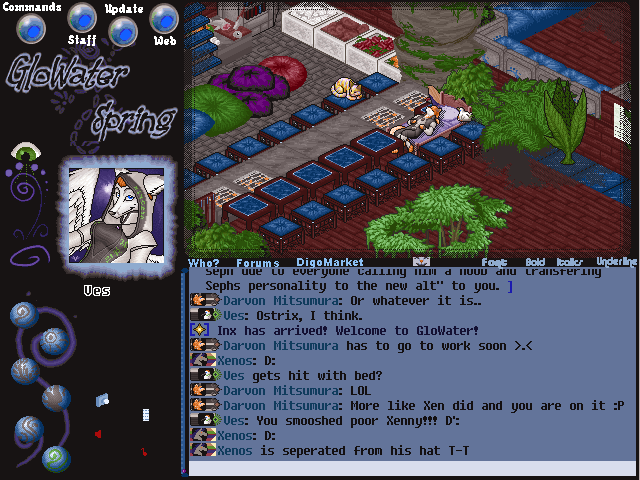Open the Web orb button
Viewport: 640px width, 480px height.
(x=163, y=18)
